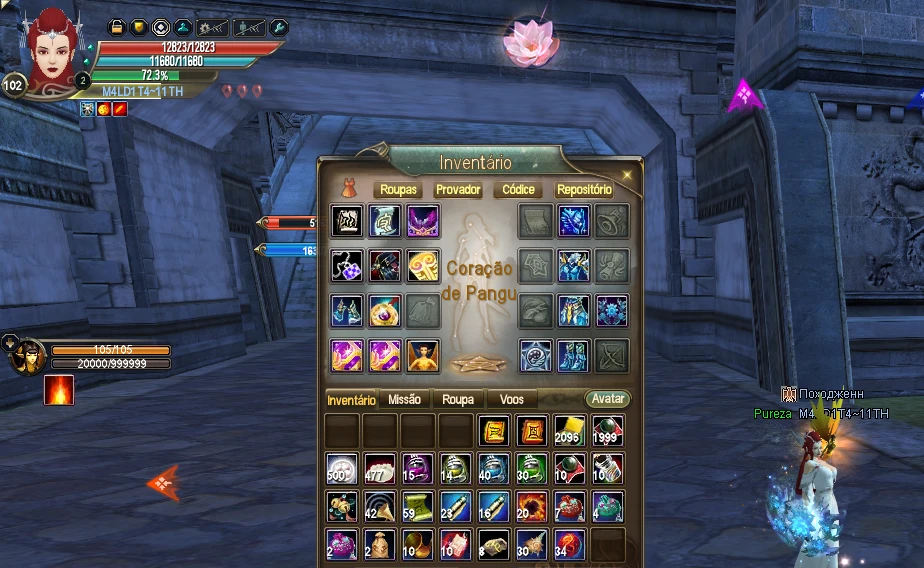Click the padlock icon near the portrait
Viewport: 924px width, 568px height.
tap(116, 27)
